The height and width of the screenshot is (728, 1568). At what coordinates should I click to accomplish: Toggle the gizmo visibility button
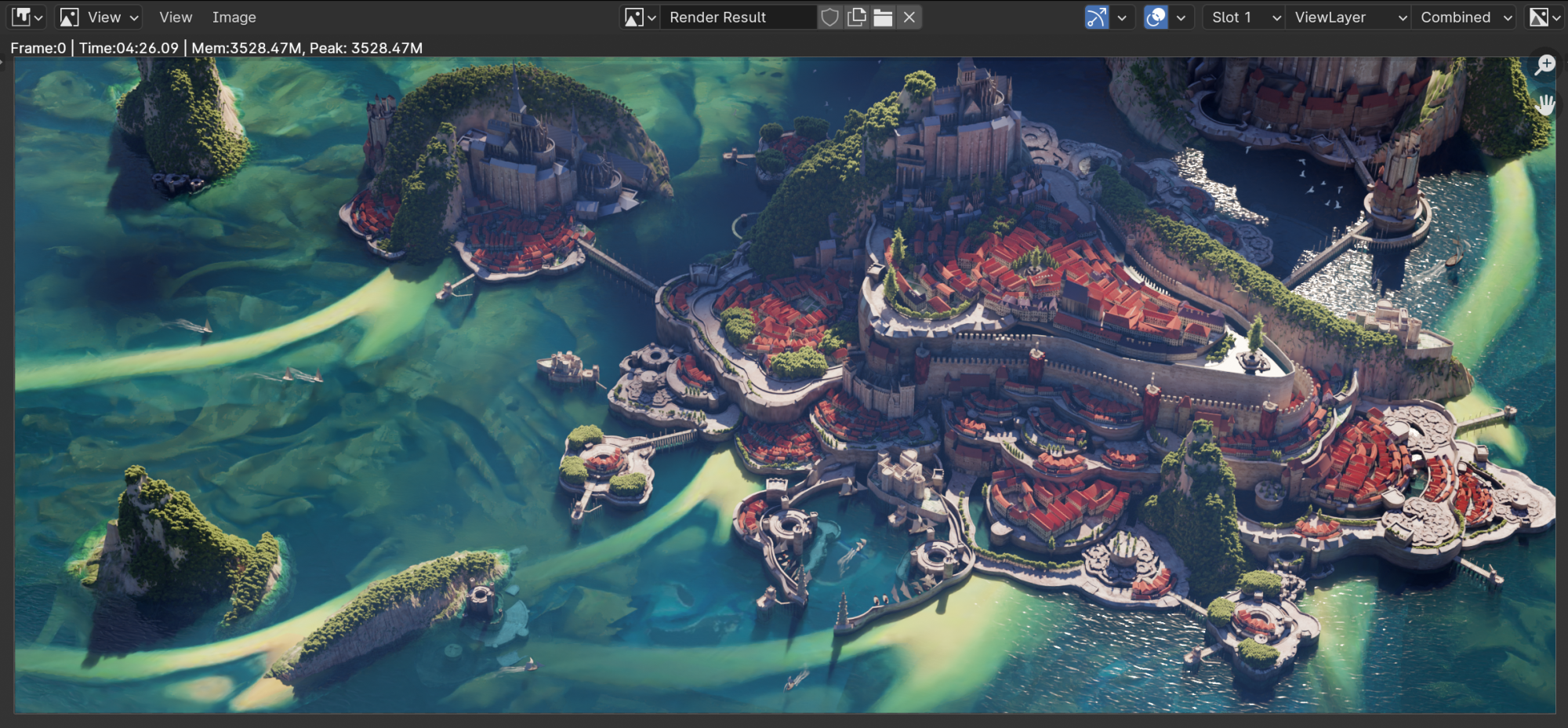click(x=1097, y=17)
